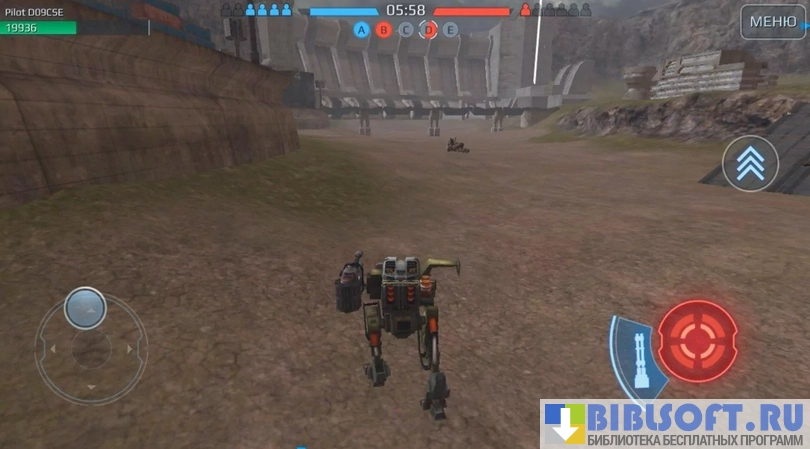The image size is (810, 449).
Task: Tap the red crosshair fire button
Action: [x=697, y=340]
